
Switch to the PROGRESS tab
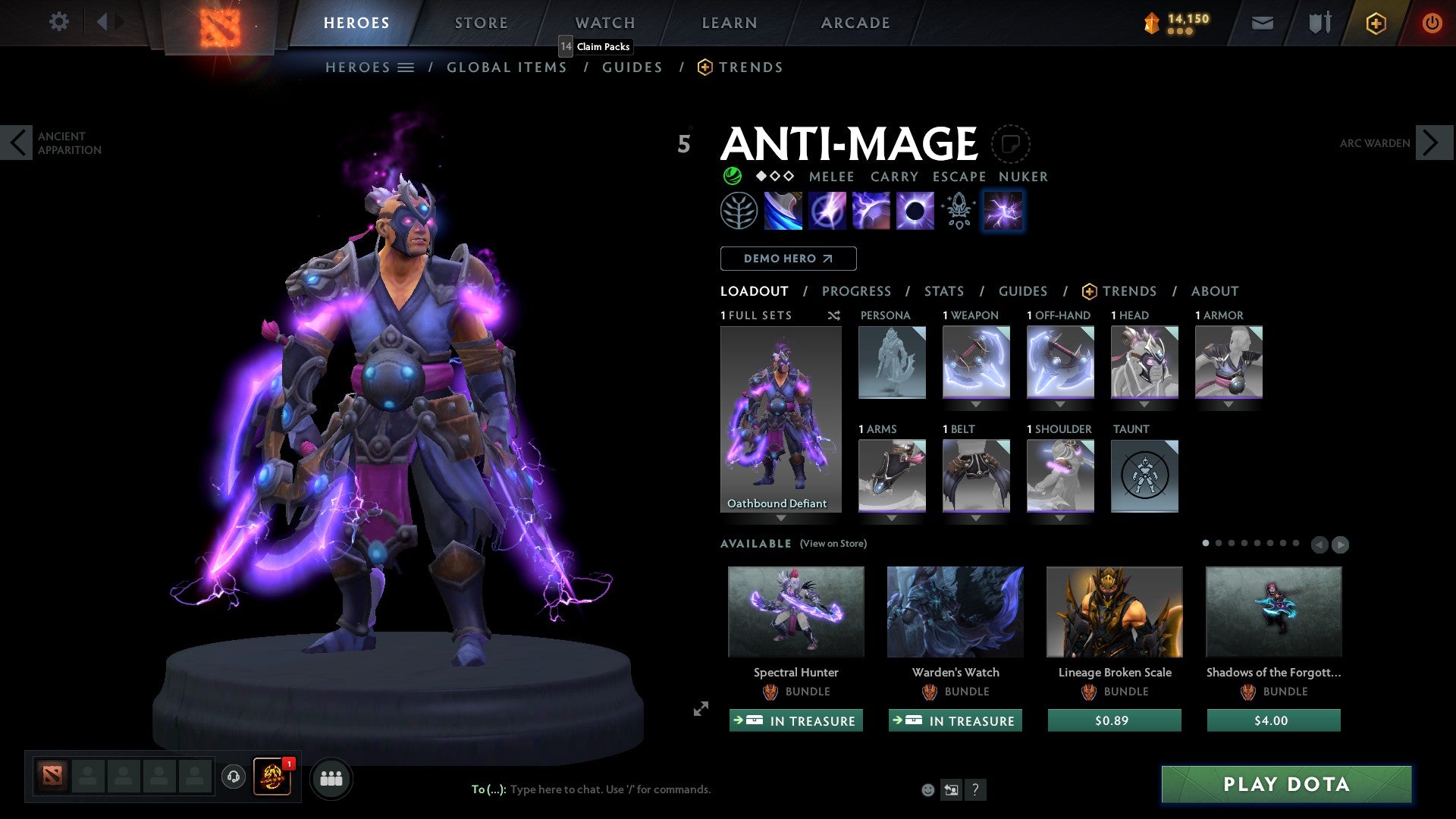[857, 291]
